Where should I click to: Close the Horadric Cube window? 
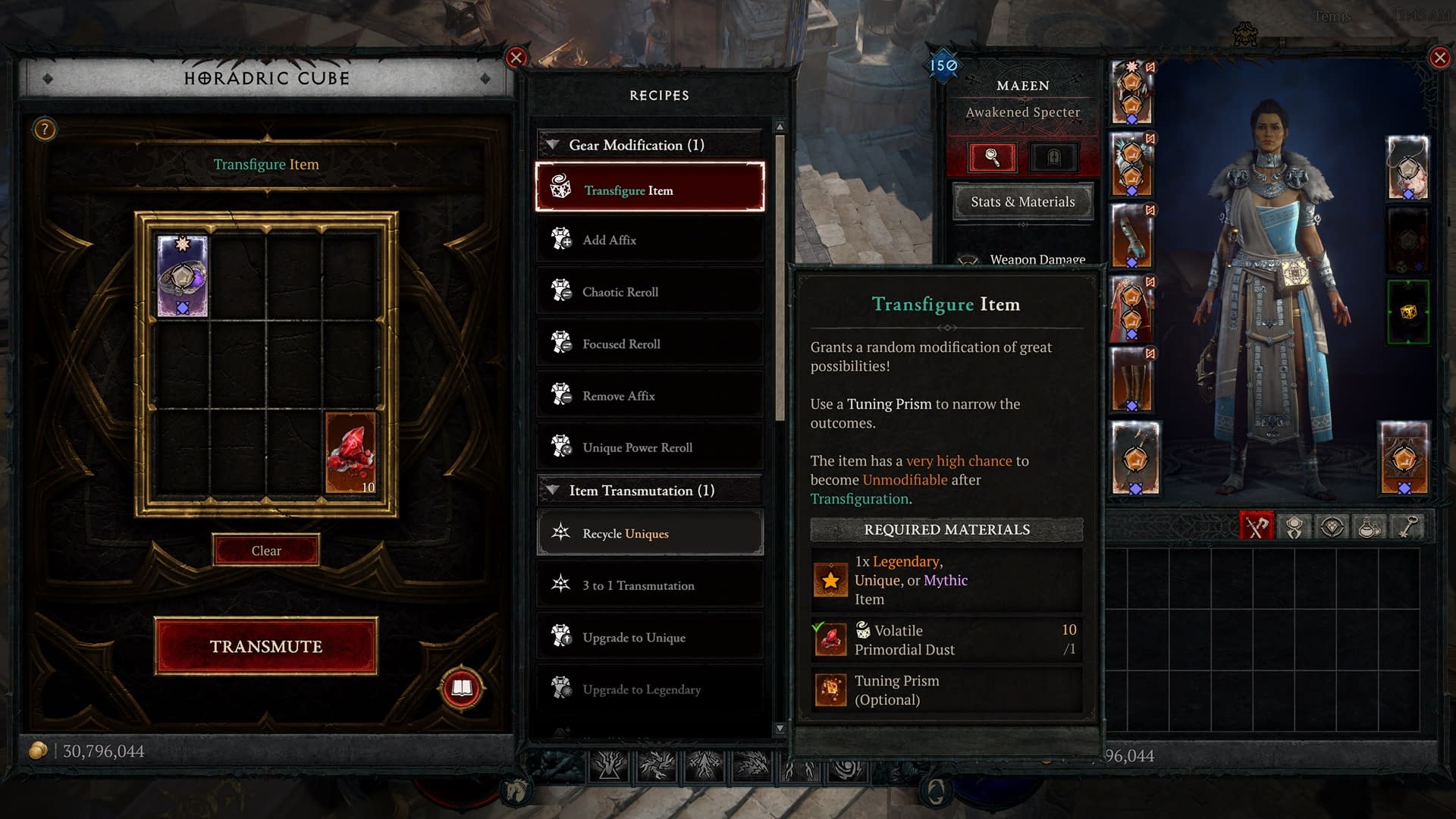click(x=516, y=58)
